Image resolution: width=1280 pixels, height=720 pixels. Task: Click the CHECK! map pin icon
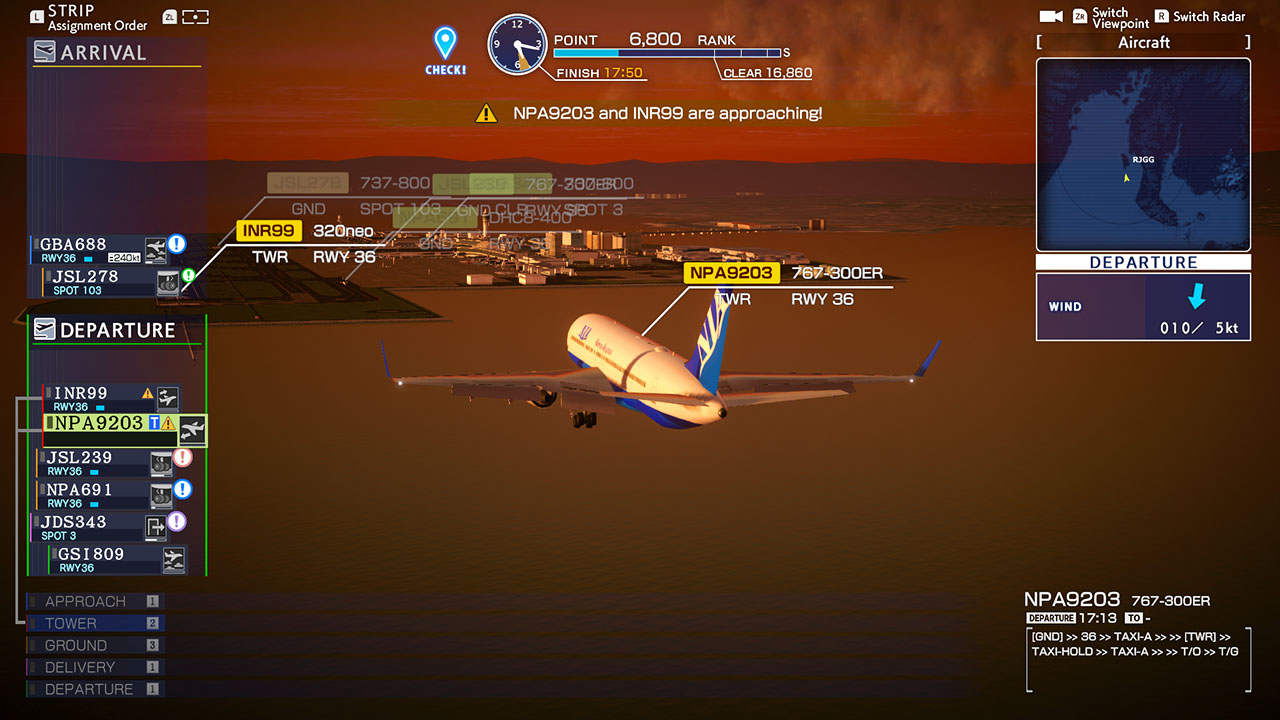pyautogui.click(x=443, y=43)
